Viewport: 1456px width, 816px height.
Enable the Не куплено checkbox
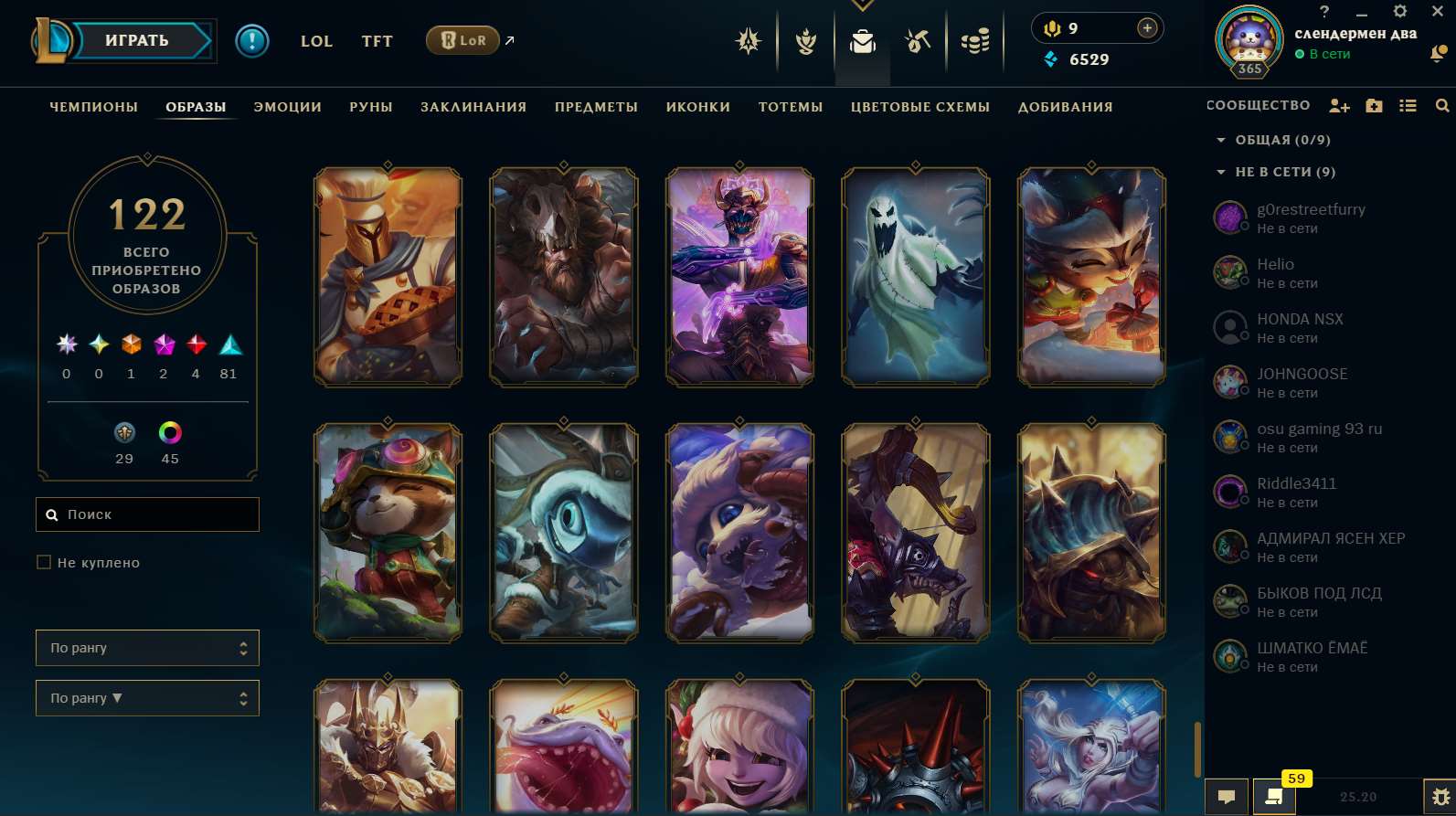[x=44, y=561]
